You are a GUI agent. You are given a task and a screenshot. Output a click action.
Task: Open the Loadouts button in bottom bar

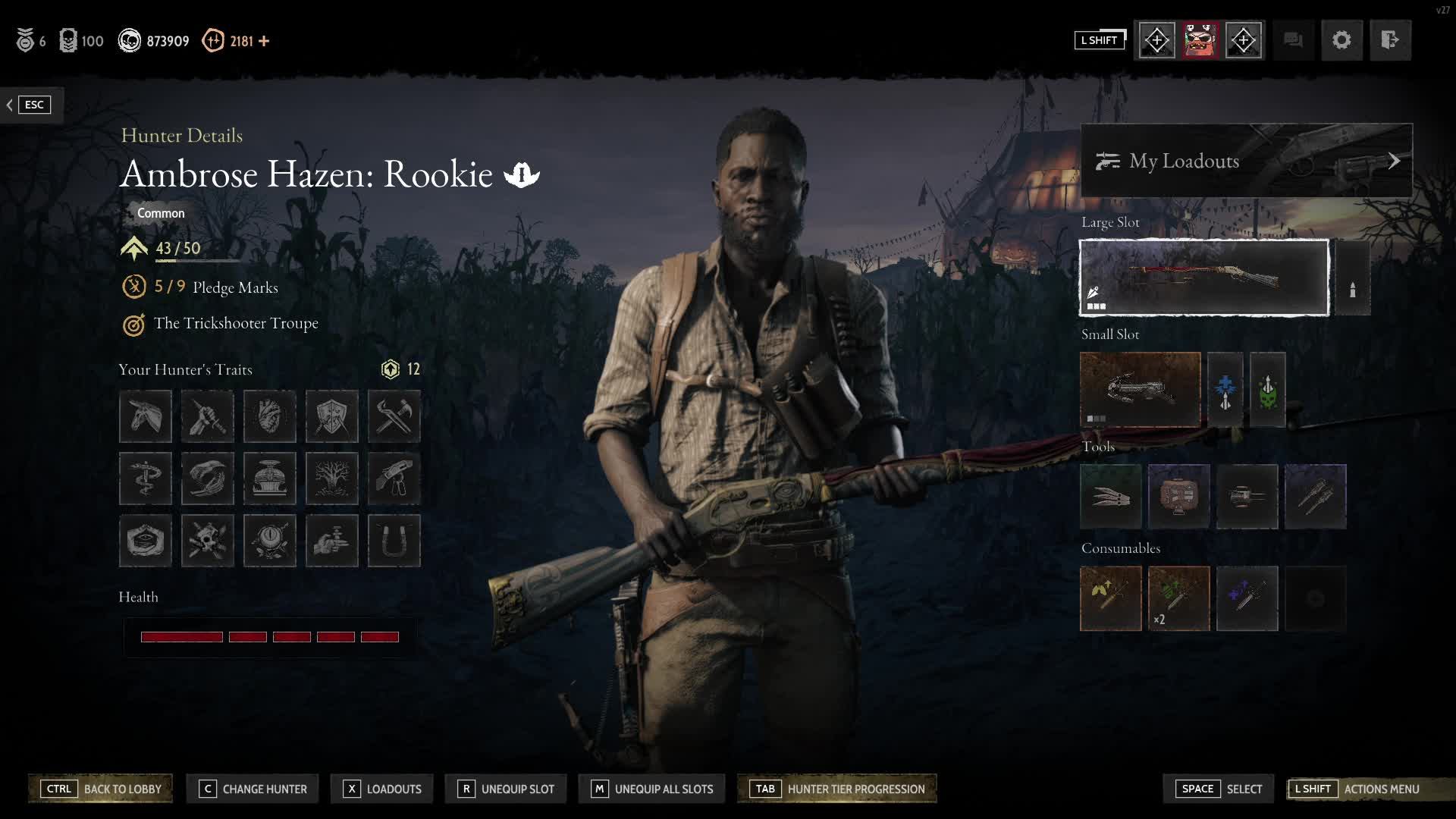382,789
